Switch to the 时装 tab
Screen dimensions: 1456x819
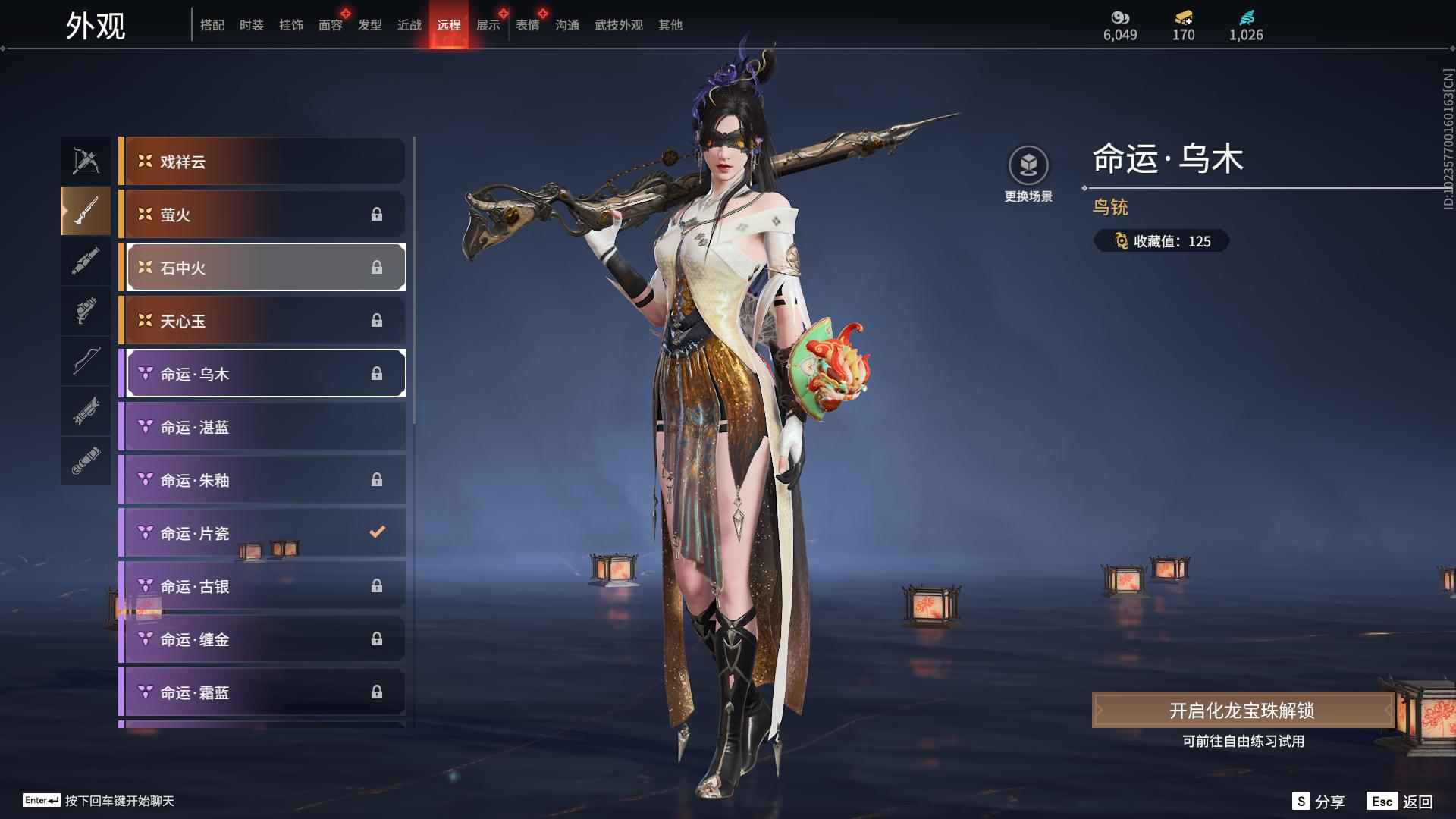[251, 25]
